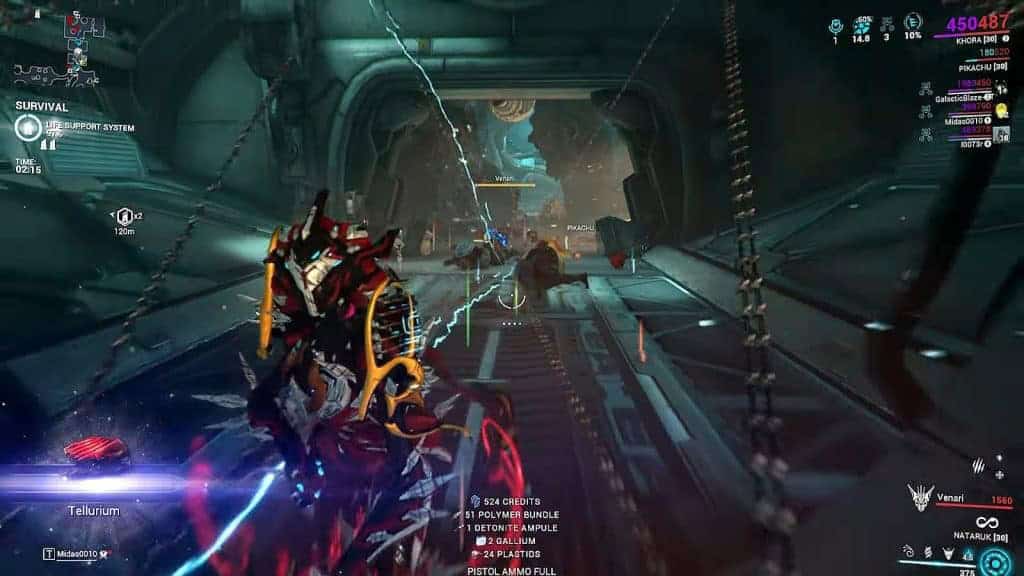Screen dimensions: 1024x576
Task: Select squad member Midas0010's row
Action: point(962,119)
